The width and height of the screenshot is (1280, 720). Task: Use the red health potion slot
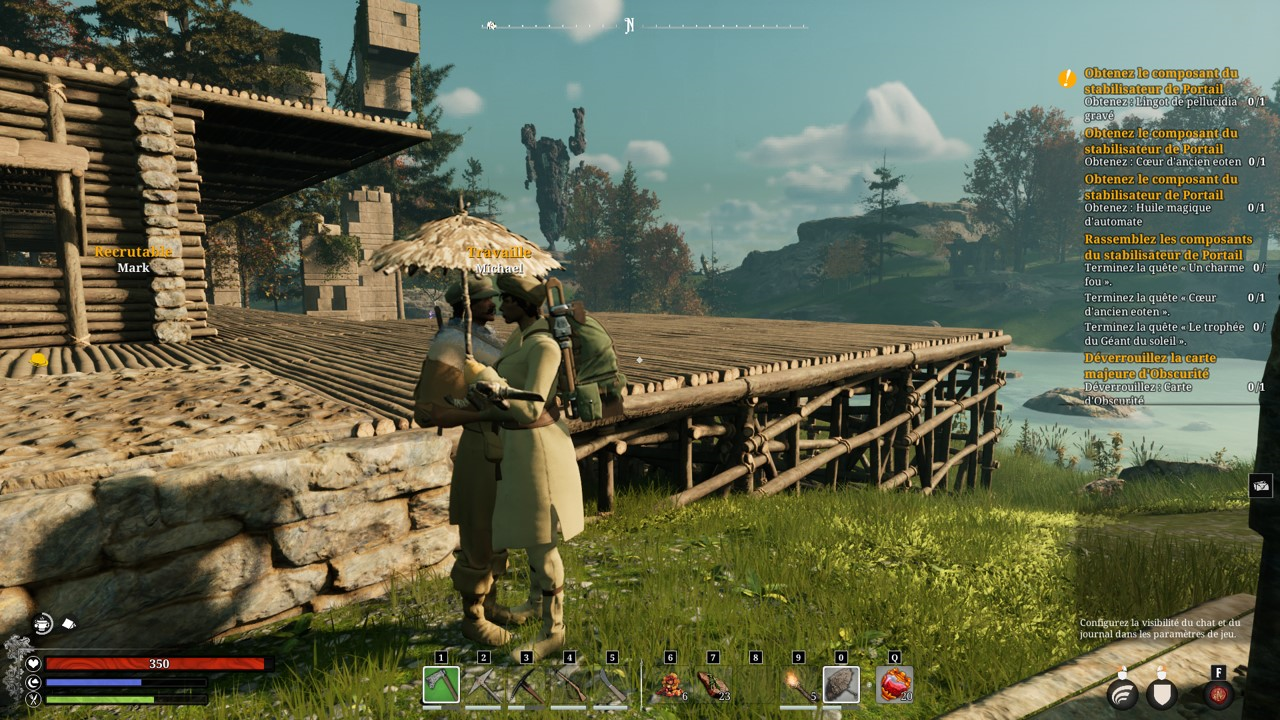tap(894, 685)
